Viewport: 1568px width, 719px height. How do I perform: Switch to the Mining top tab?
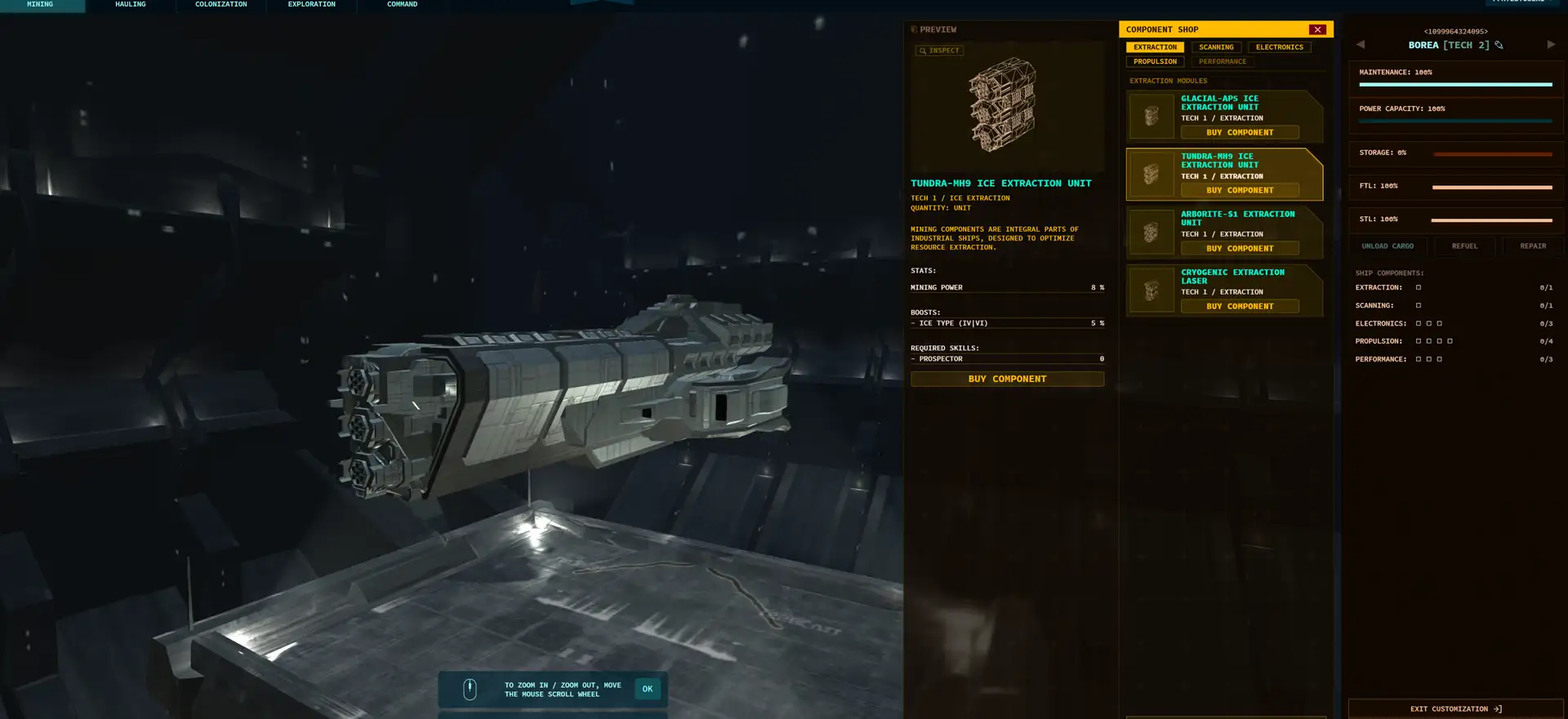click(40, 5)
